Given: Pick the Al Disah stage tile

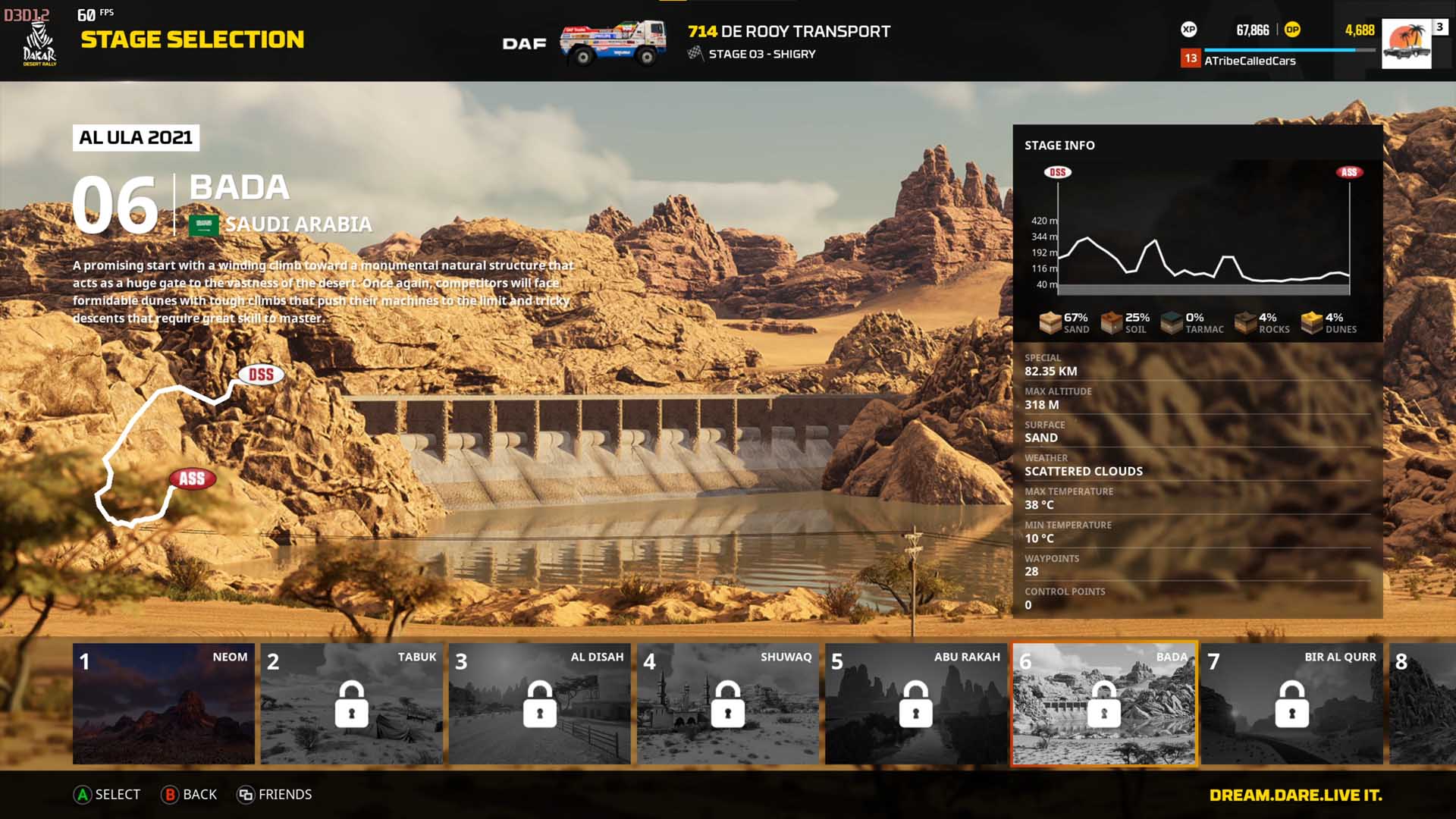Looking at the screenshot, I should pos(539,703).
